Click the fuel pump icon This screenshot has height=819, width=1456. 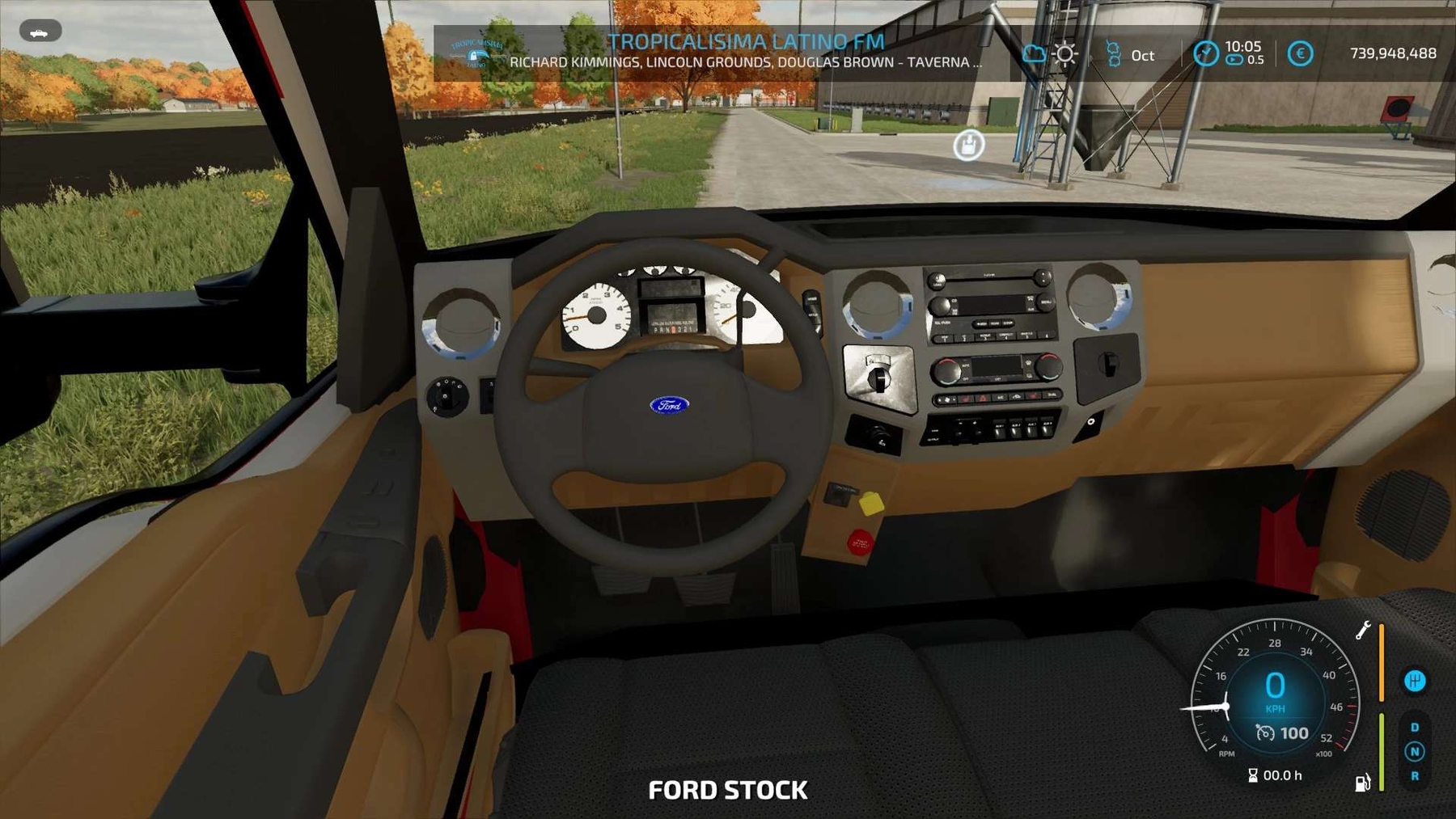[x=1362, y=782]
